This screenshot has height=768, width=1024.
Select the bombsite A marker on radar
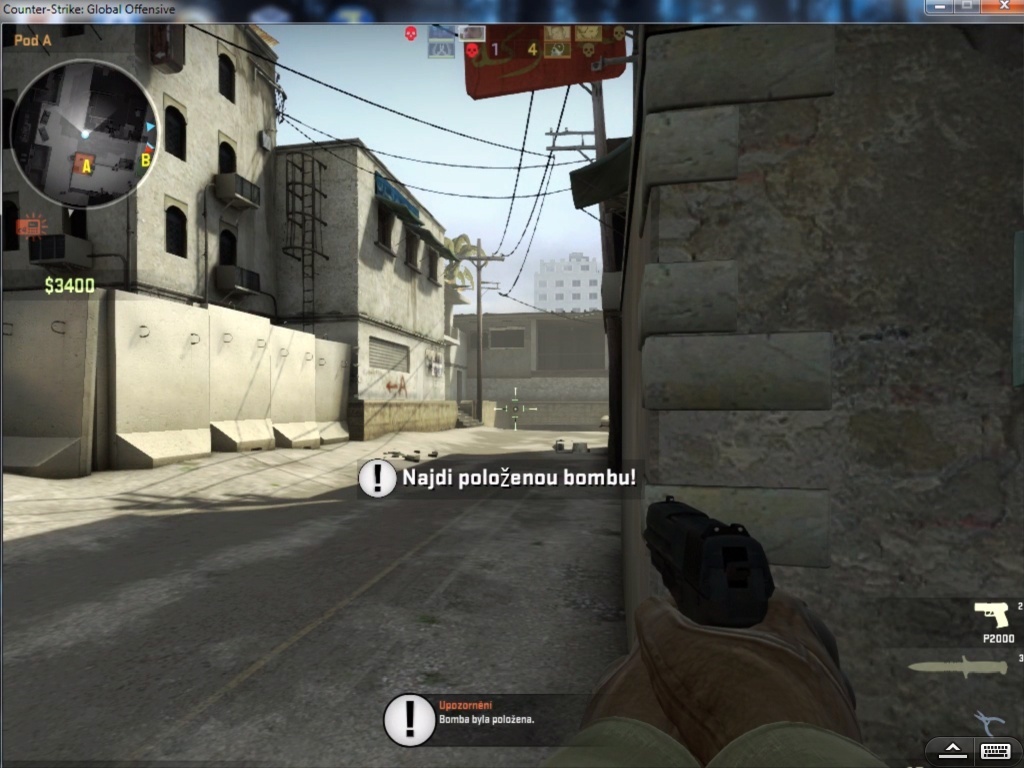click(x=86, y=166)
